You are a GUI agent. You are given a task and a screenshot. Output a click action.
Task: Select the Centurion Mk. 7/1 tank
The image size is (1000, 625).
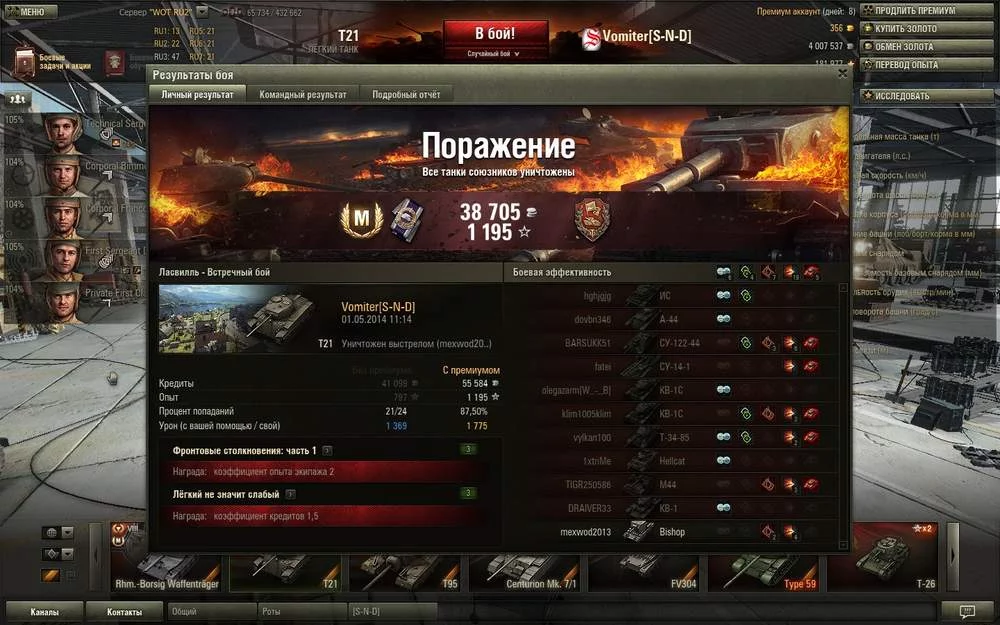coord(527,571)
